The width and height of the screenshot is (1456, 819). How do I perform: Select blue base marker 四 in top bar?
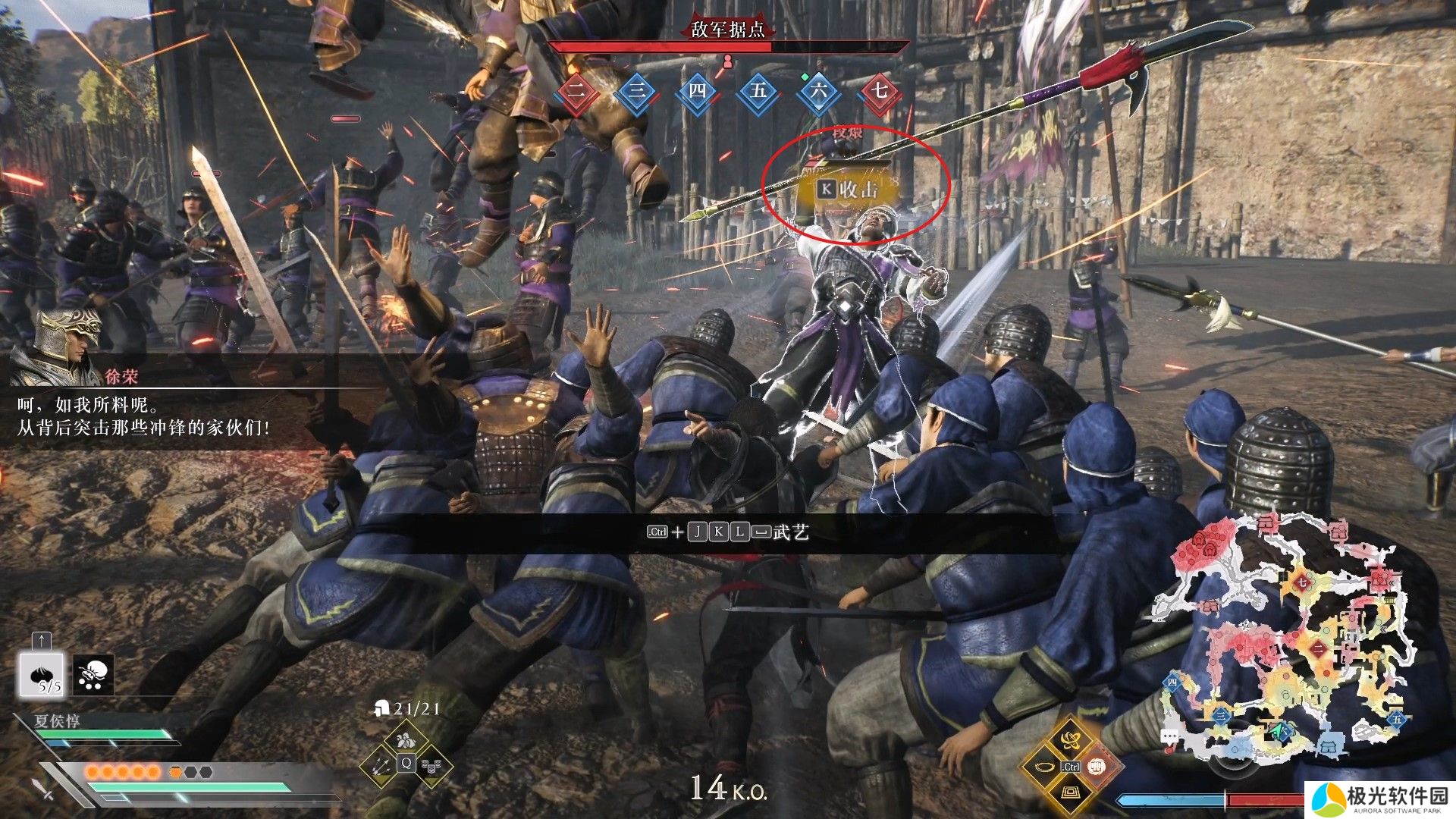tap(698, 92)
